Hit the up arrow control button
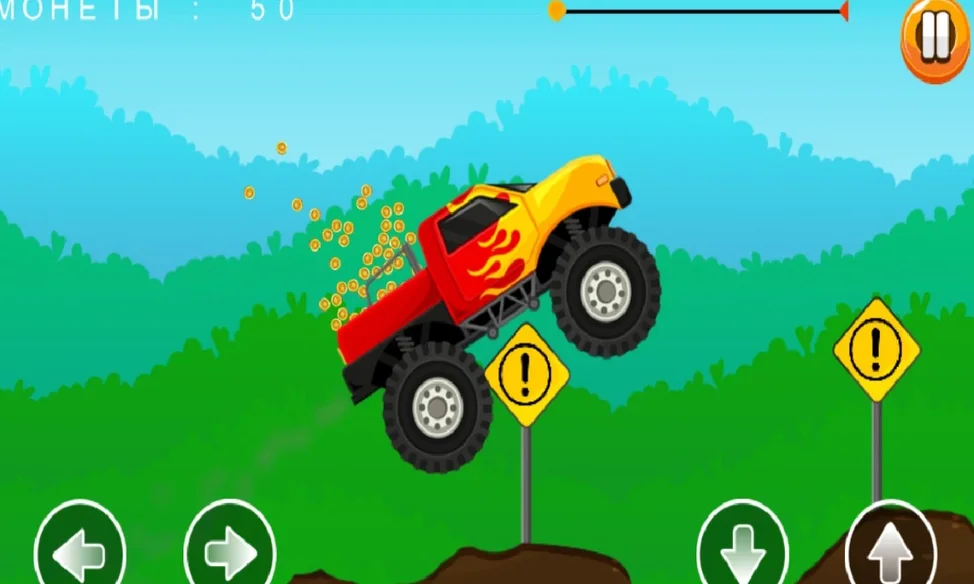 coord(891,548)
